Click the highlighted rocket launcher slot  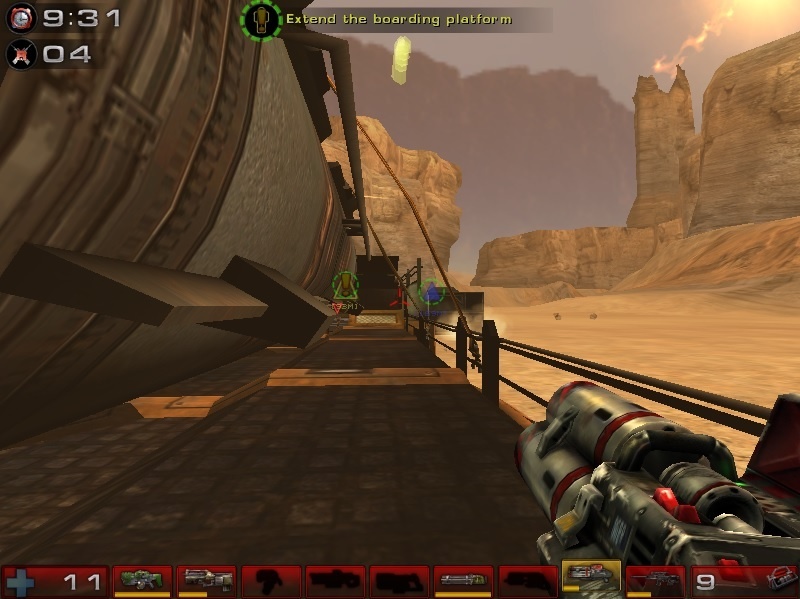591,579
